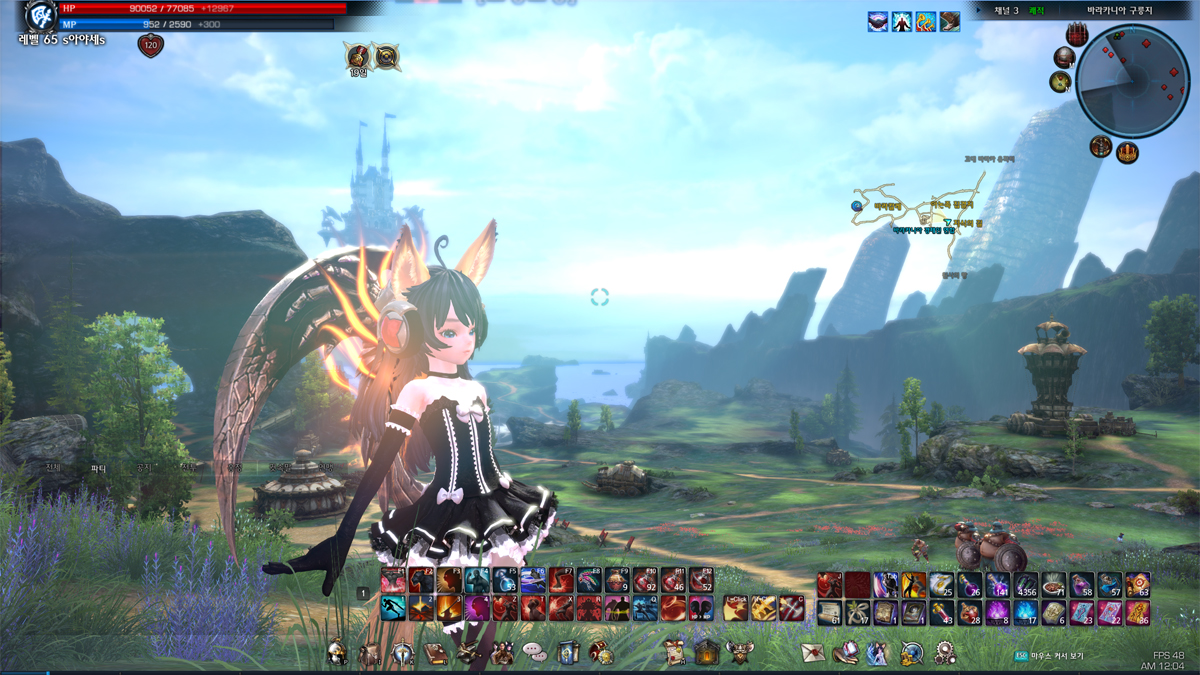
Task: Open the world map globe icon beside minimap
Action: pyautogui.click(x=1061, y=82)
